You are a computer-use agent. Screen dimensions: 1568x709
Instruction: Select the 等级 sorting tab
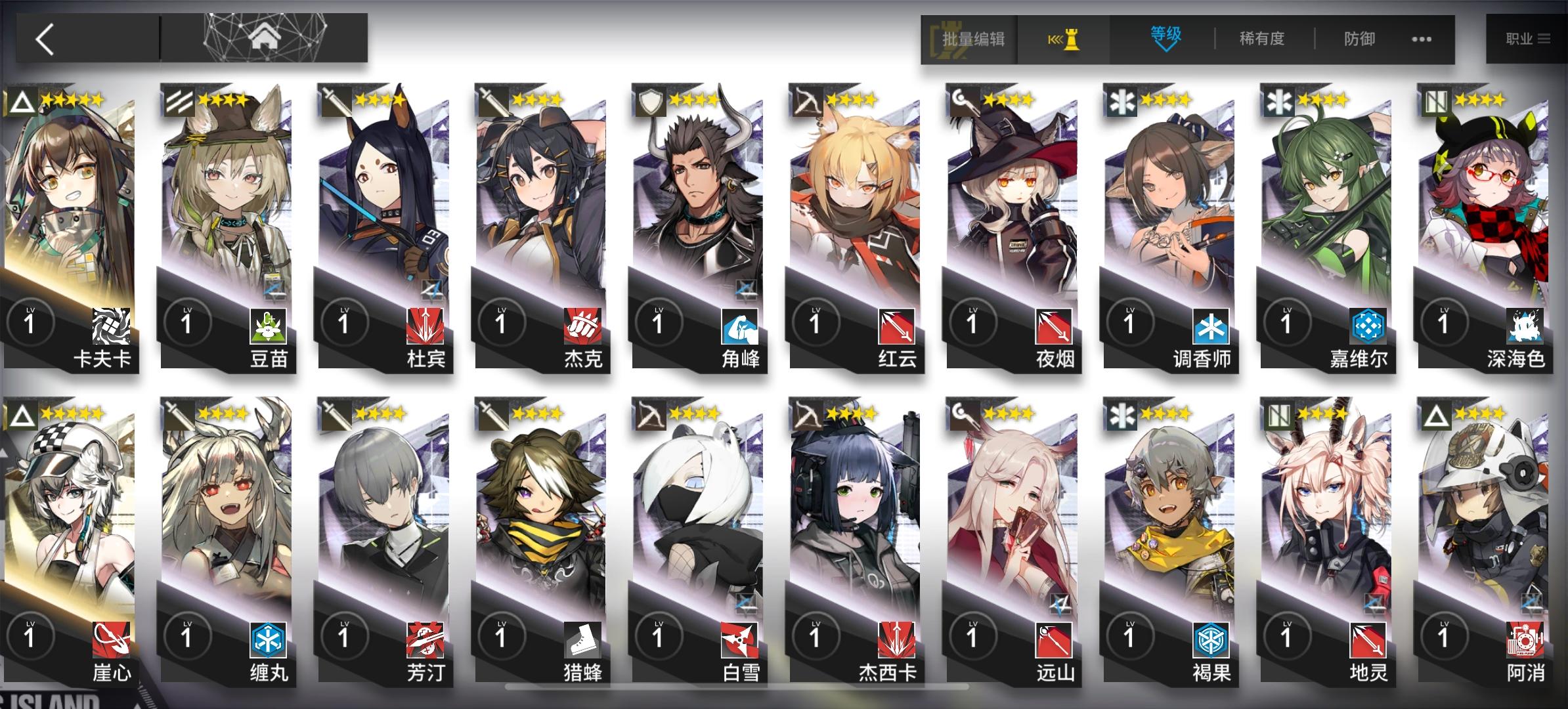[1165, 39]
